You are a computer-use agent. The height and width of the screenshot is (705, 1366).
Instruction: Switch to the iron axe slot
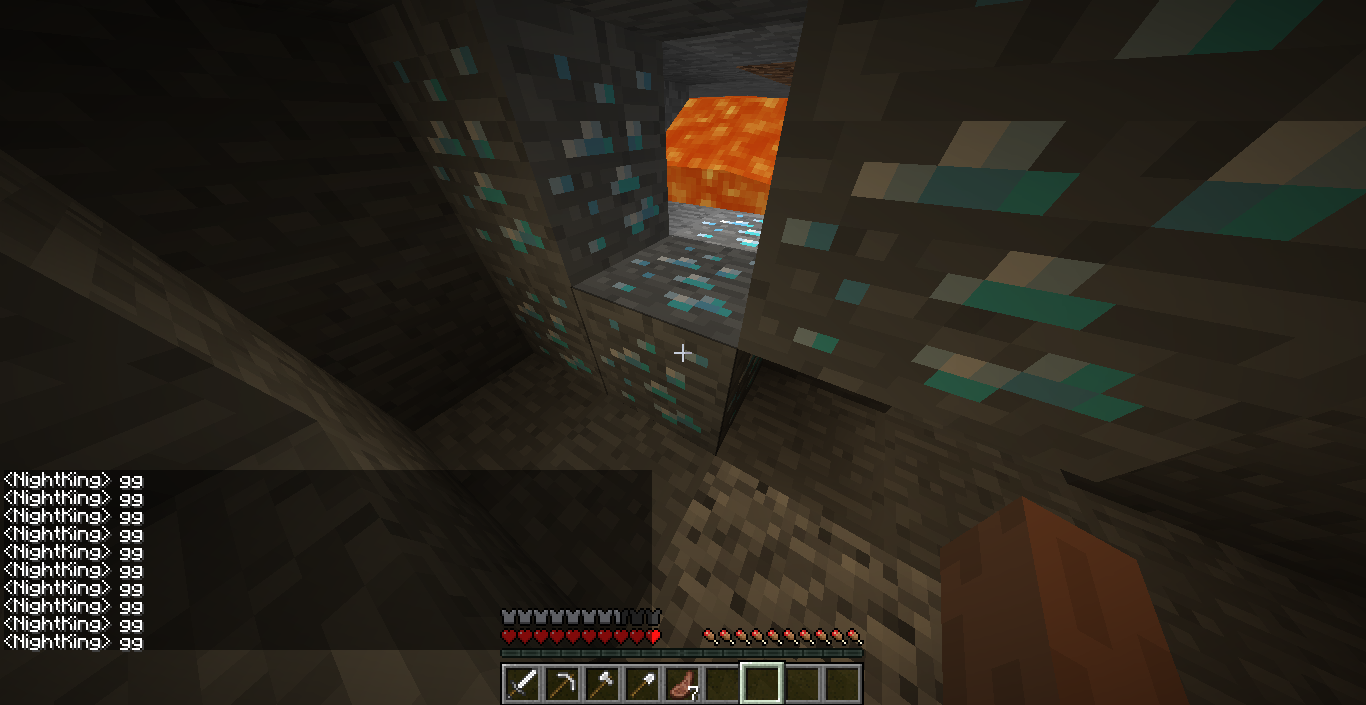pos(602,683)
